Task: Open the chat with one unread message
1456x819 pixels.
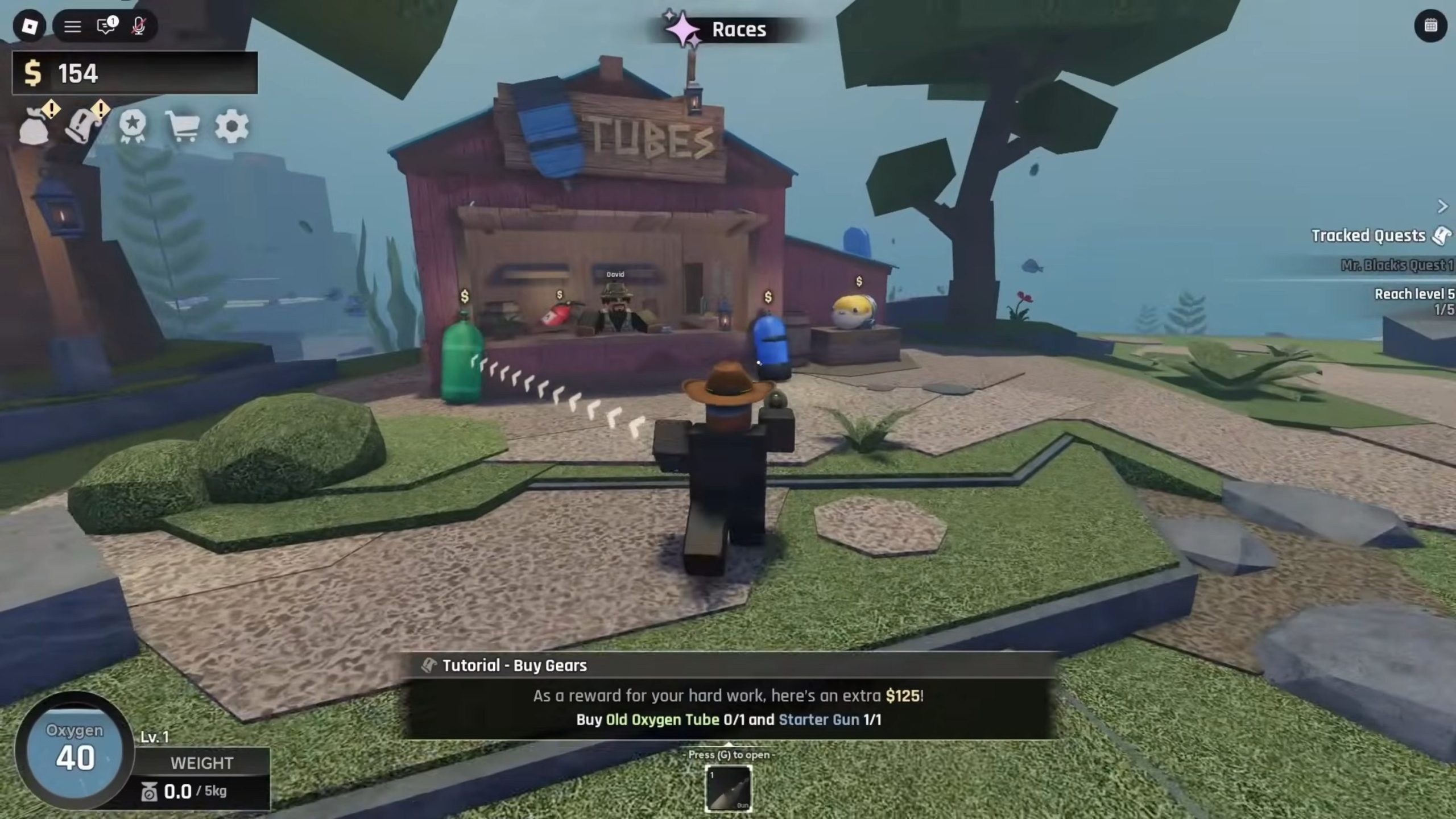Action: (106, 26)
